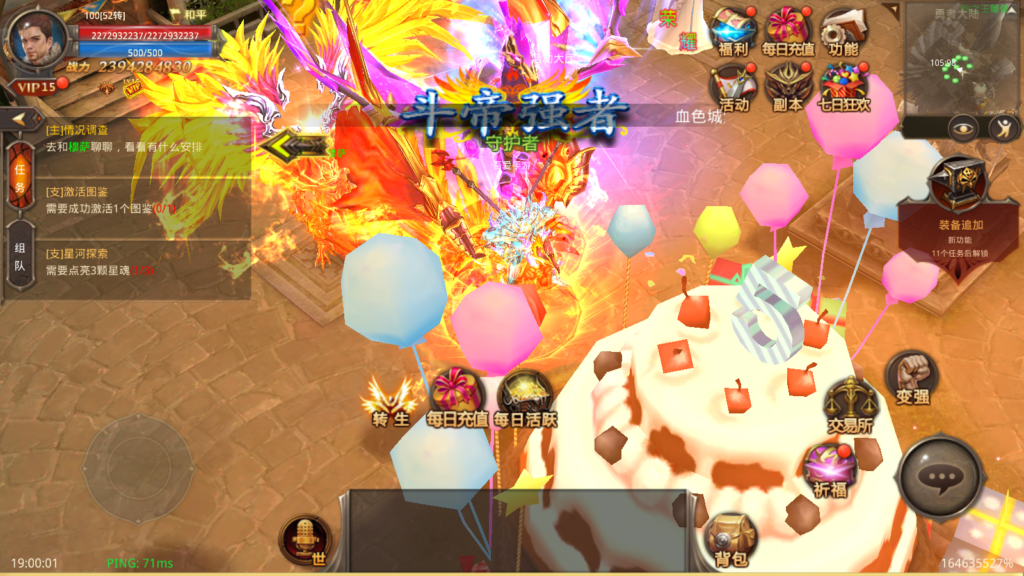Open the 变强 power-up fist icon
This screenshot has width=1024, height=576.
[x=911, y=377]
